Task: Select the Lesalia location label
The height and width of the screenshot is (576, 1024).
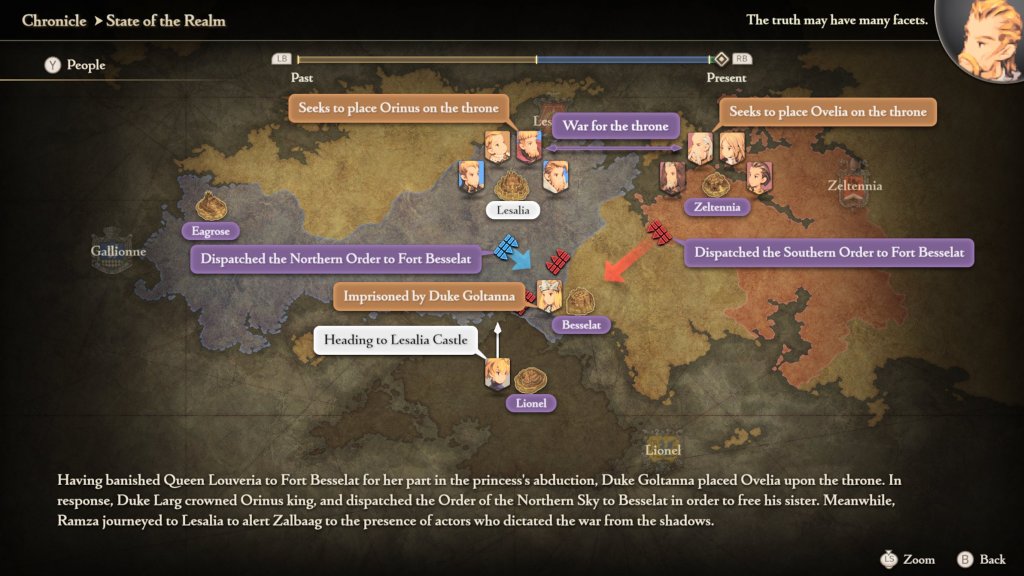Action: pos(513,210)
